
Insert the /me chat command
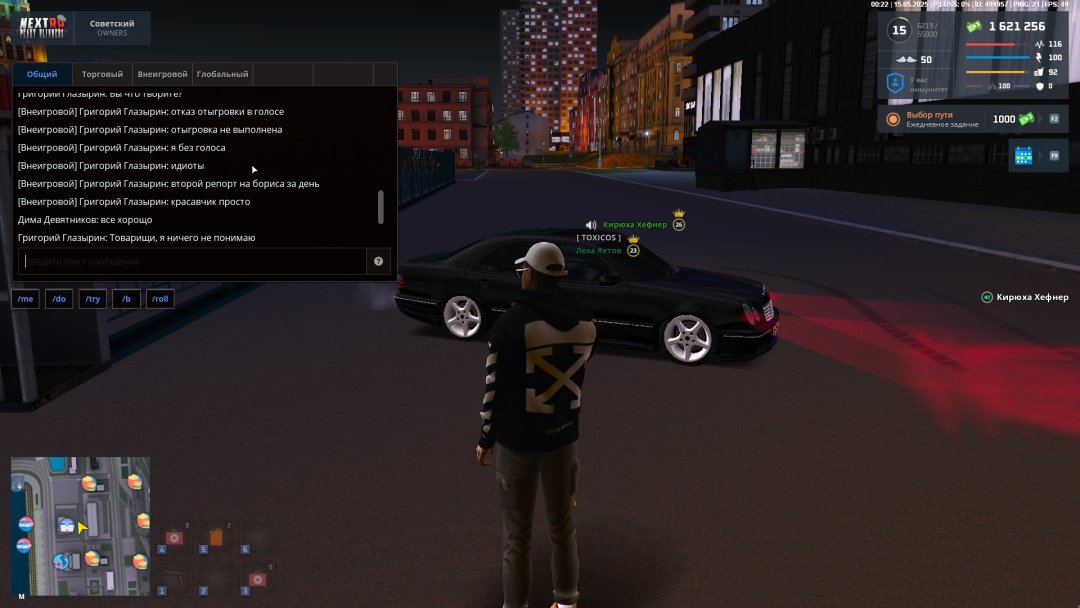coord(26,299)
